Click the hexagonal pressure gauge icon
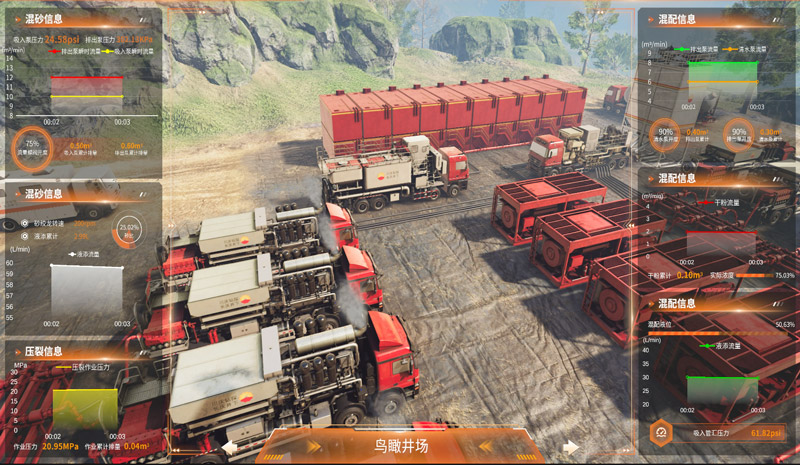 pyautogui.click(x=661, y=433)
